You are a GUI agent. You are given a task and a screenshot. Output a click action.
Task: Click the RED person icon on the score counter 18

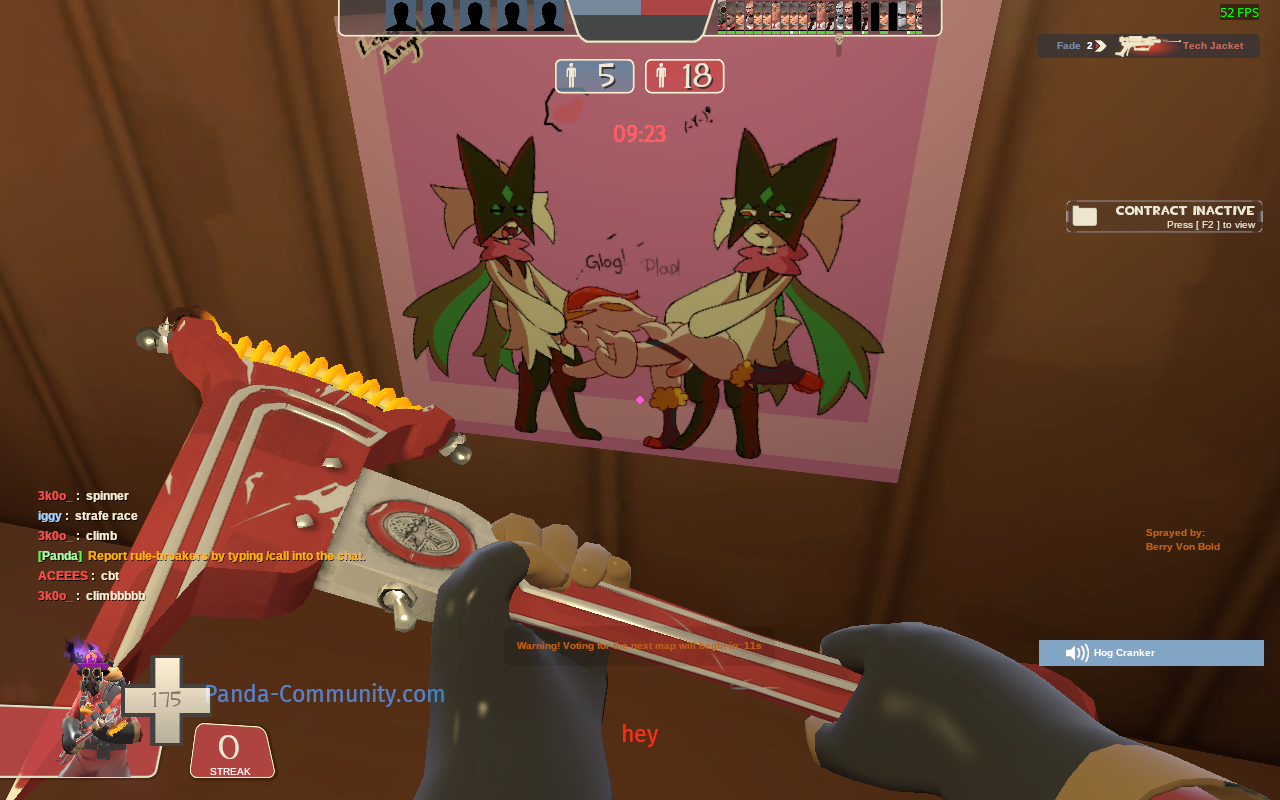pyautogui.click(x=661, y=75)
